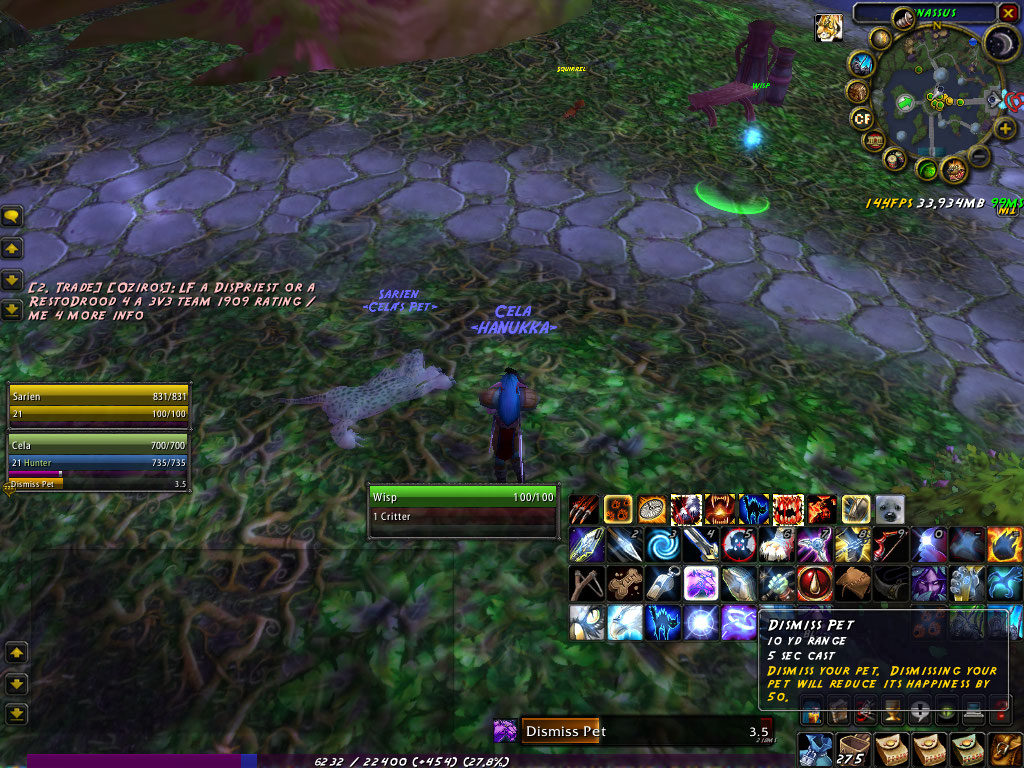Viewport: 1024px width, 768px height.
Task: Open the bag showing 275 count
Action: click(852, 750)
